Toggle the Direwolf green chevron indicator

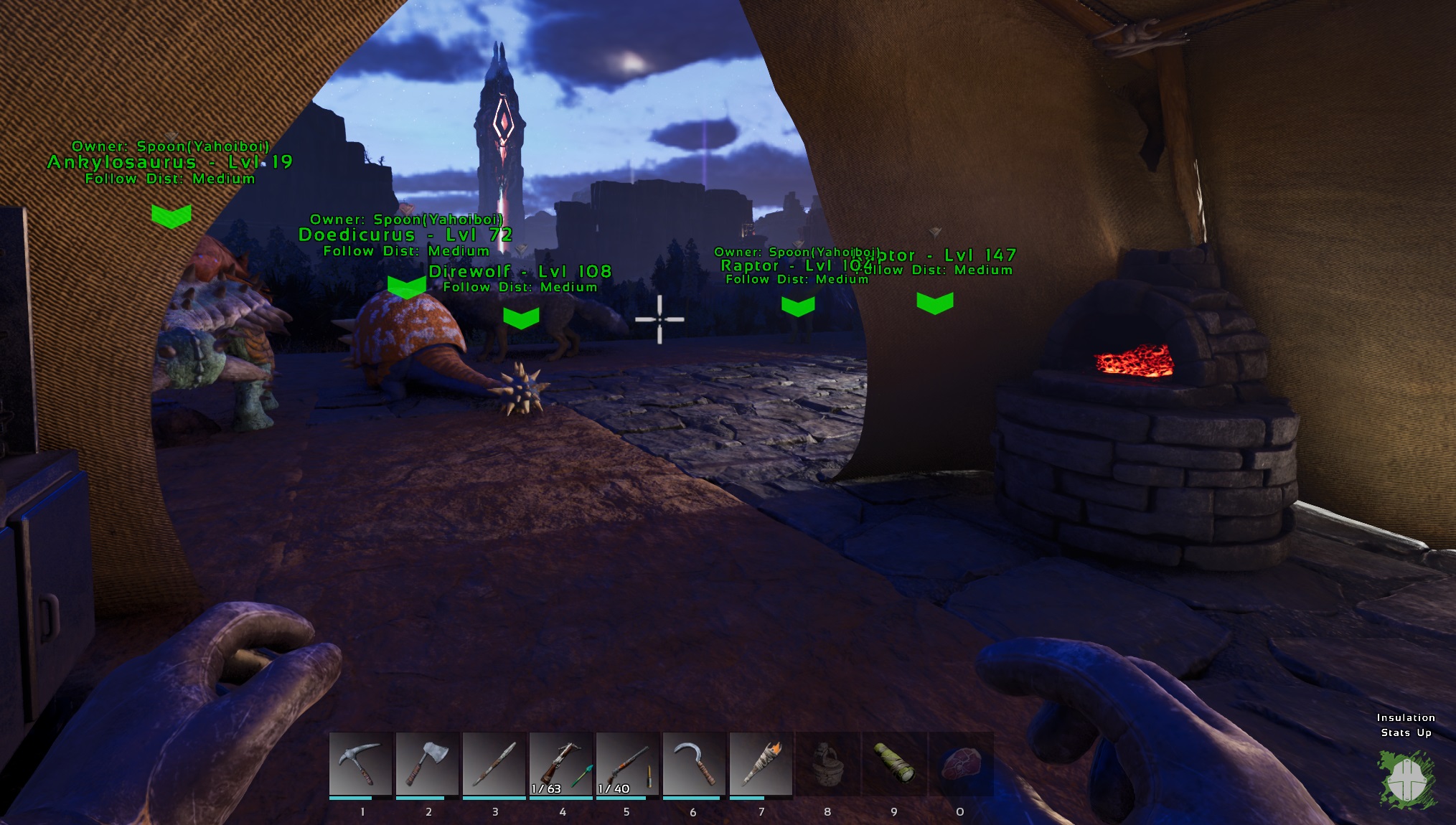pyautogui.click(x=520, y=316)
